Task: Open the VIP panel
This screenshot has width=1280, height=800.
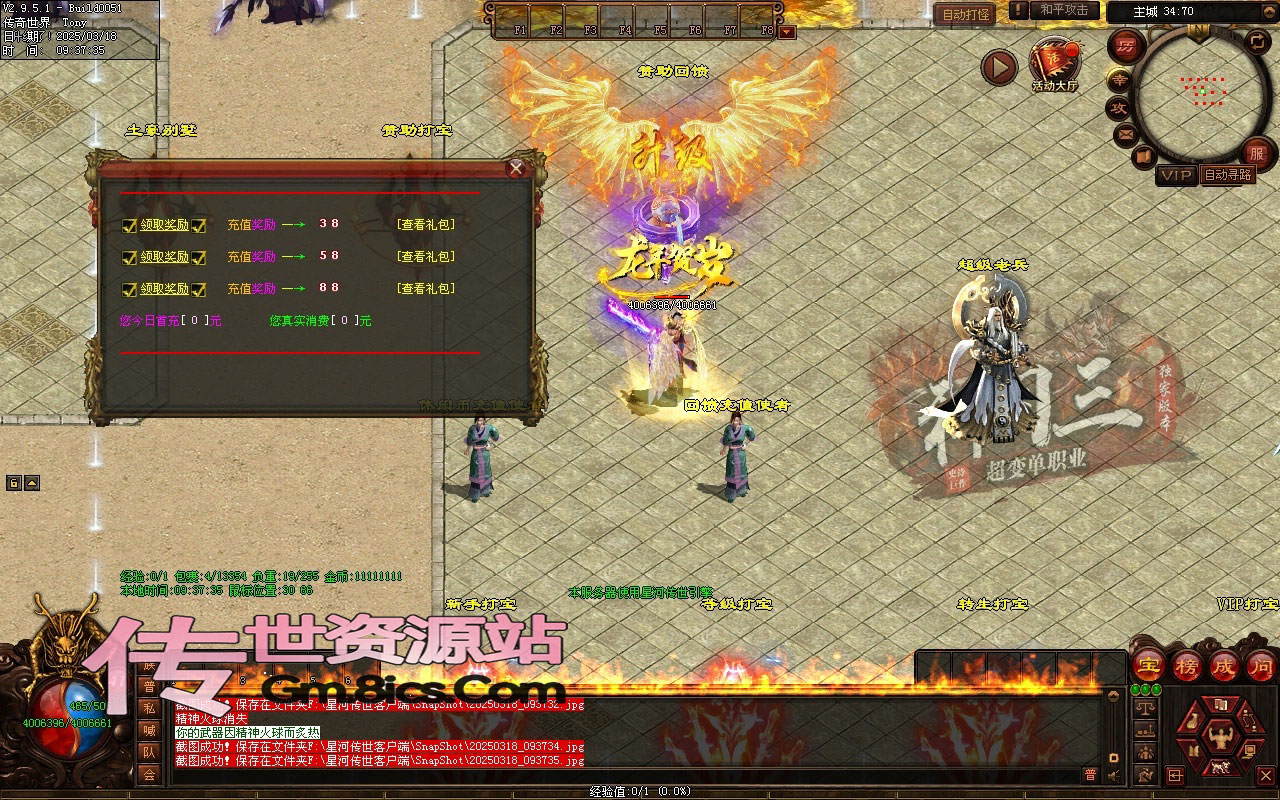Action: 1176,175
